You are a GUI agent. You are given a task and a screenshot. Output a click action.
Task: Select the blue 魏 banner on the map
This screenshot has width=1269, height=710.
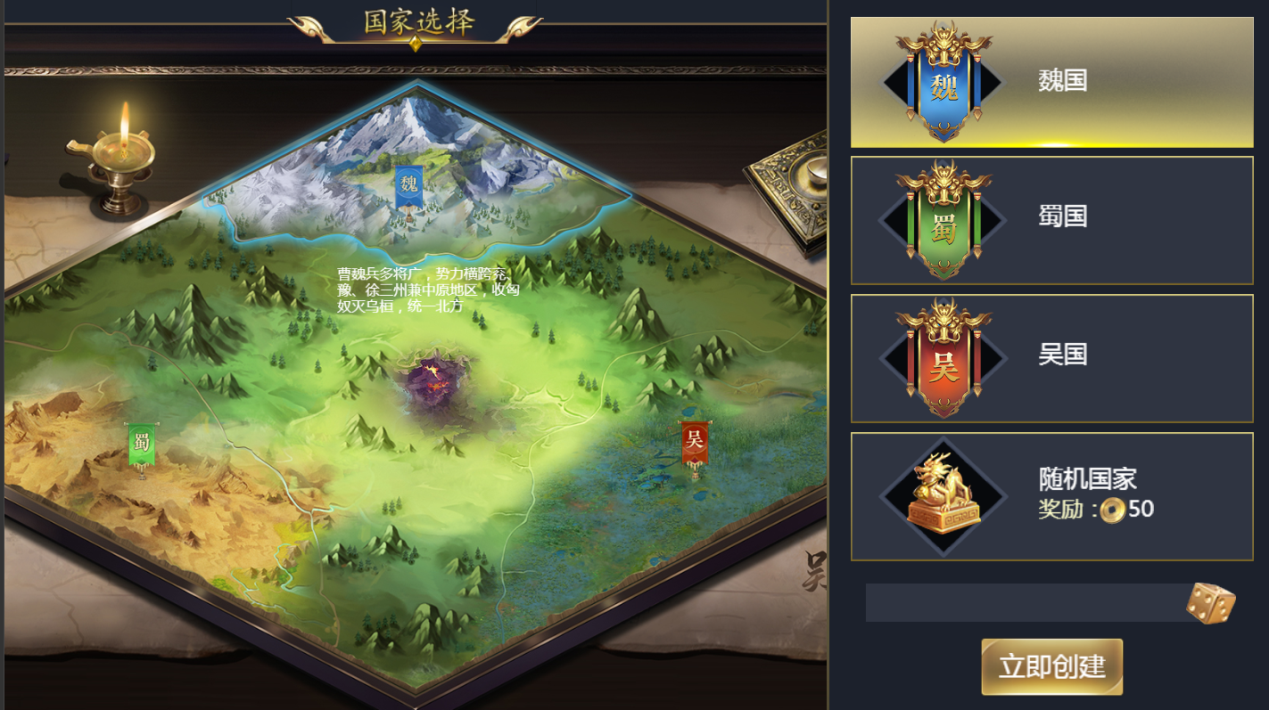point(408,187)
